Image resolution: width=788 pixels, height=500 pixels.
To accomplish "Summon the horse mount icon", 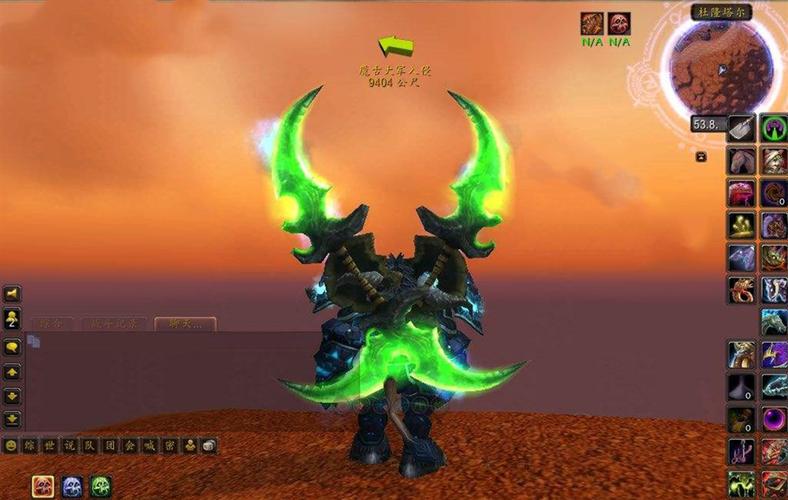I will (741, 160).
